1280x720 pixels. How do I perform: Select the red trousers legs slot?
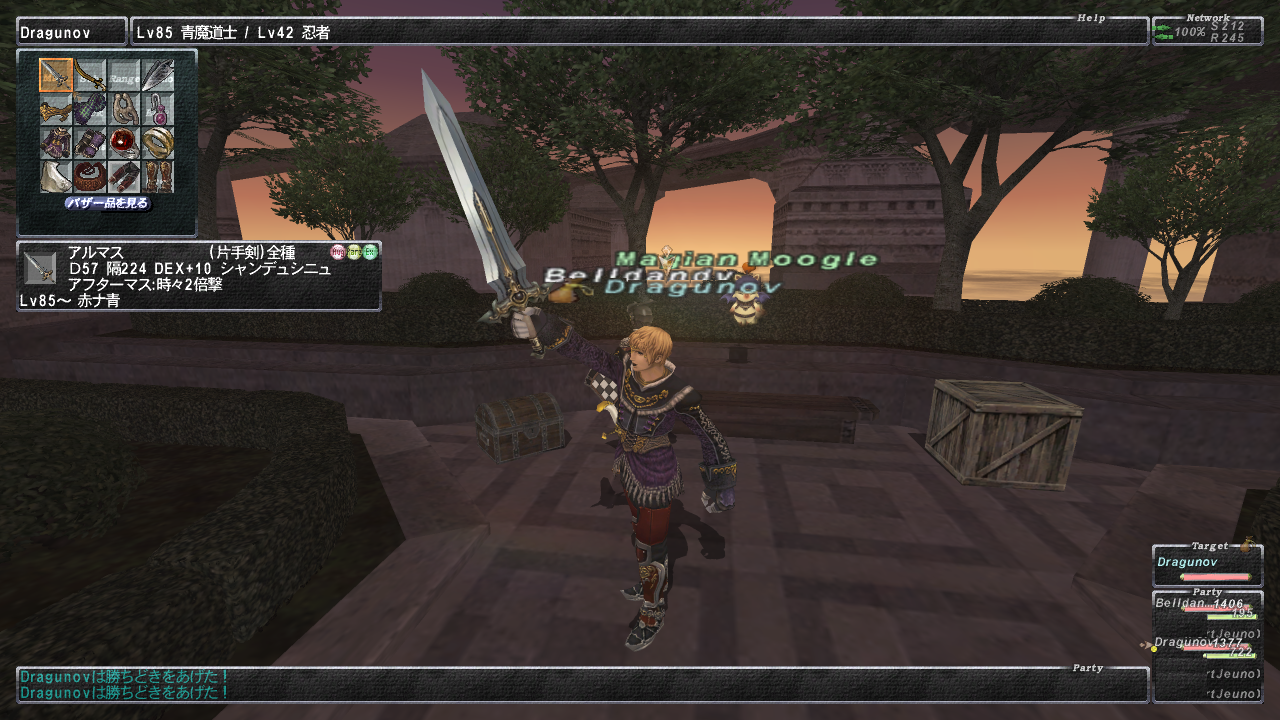click(x=124, y=177)
